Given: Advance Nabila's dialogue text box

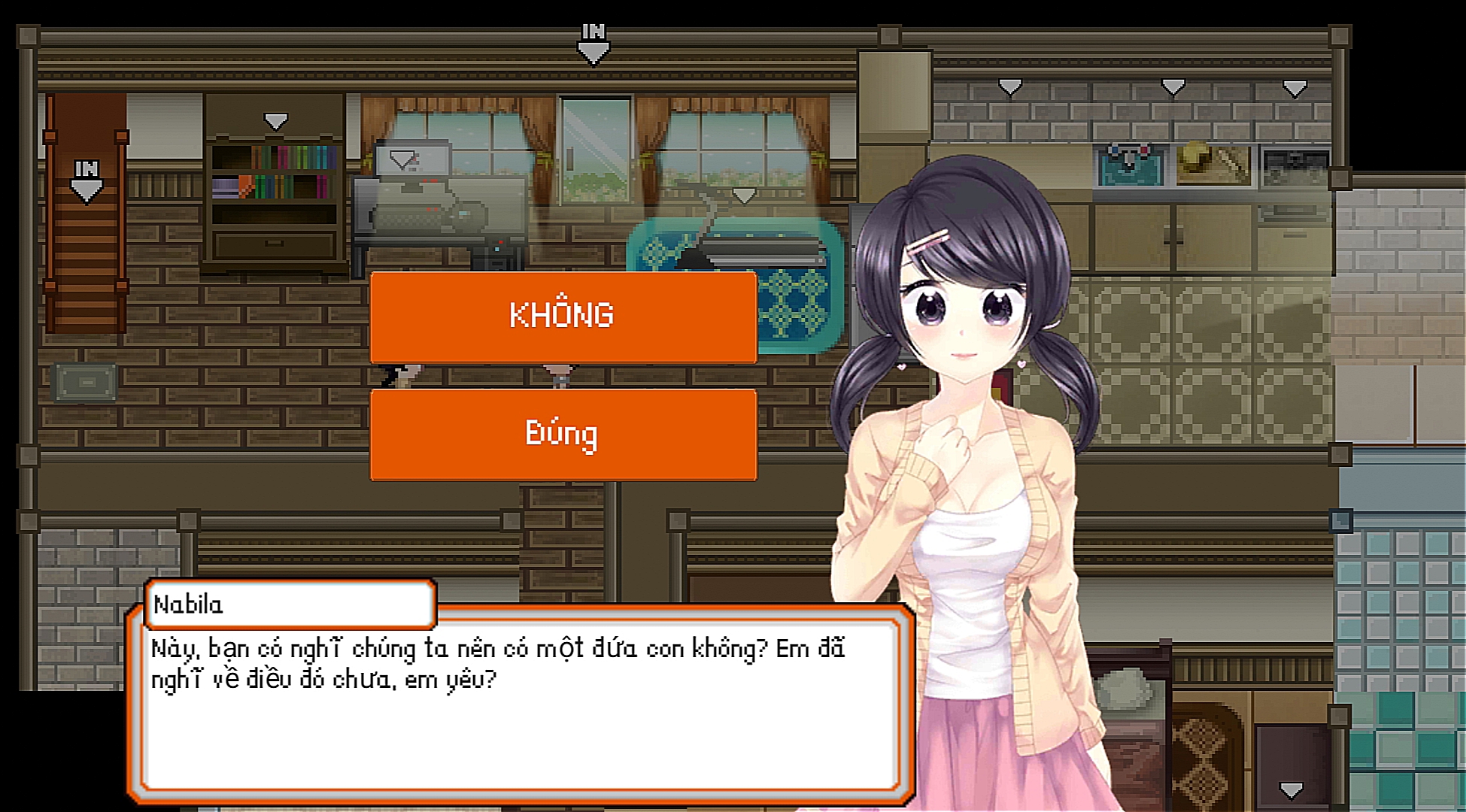Looking at the screenshot, I should click(520, 707).
